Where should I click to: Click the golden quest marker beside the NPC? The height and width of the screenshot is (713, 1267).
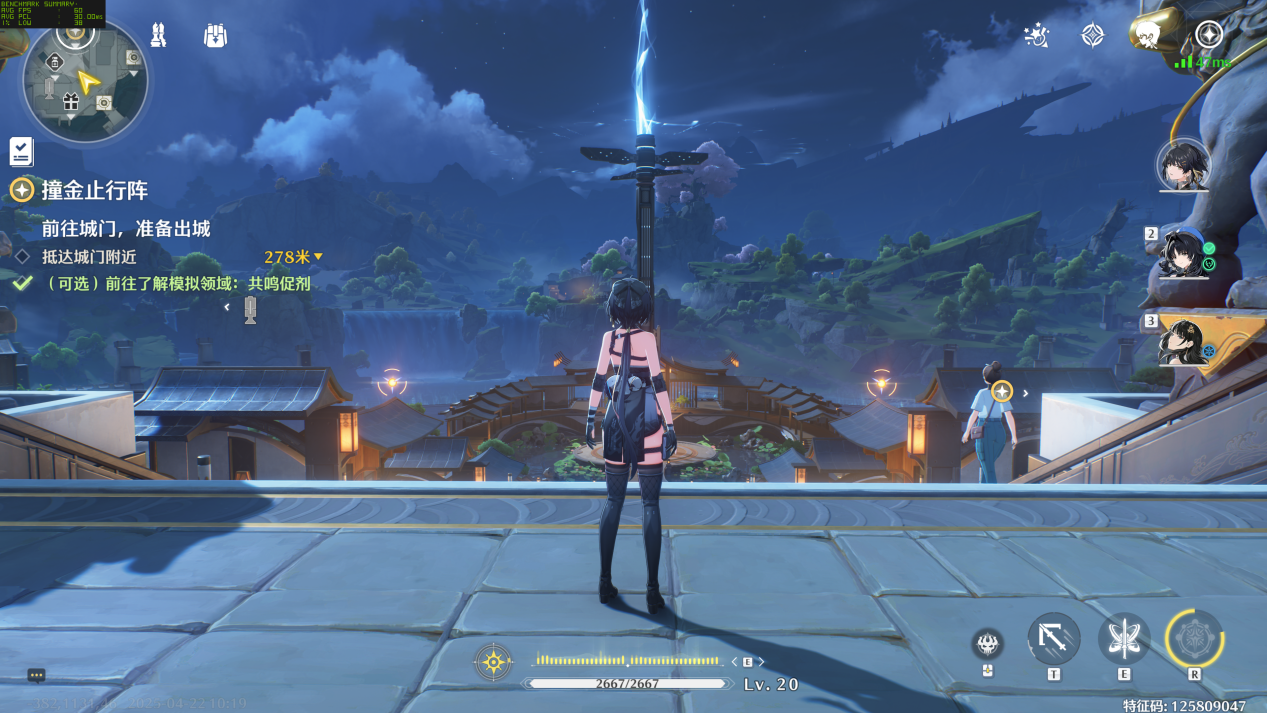pyautogui.click(x=1002, y=392)
